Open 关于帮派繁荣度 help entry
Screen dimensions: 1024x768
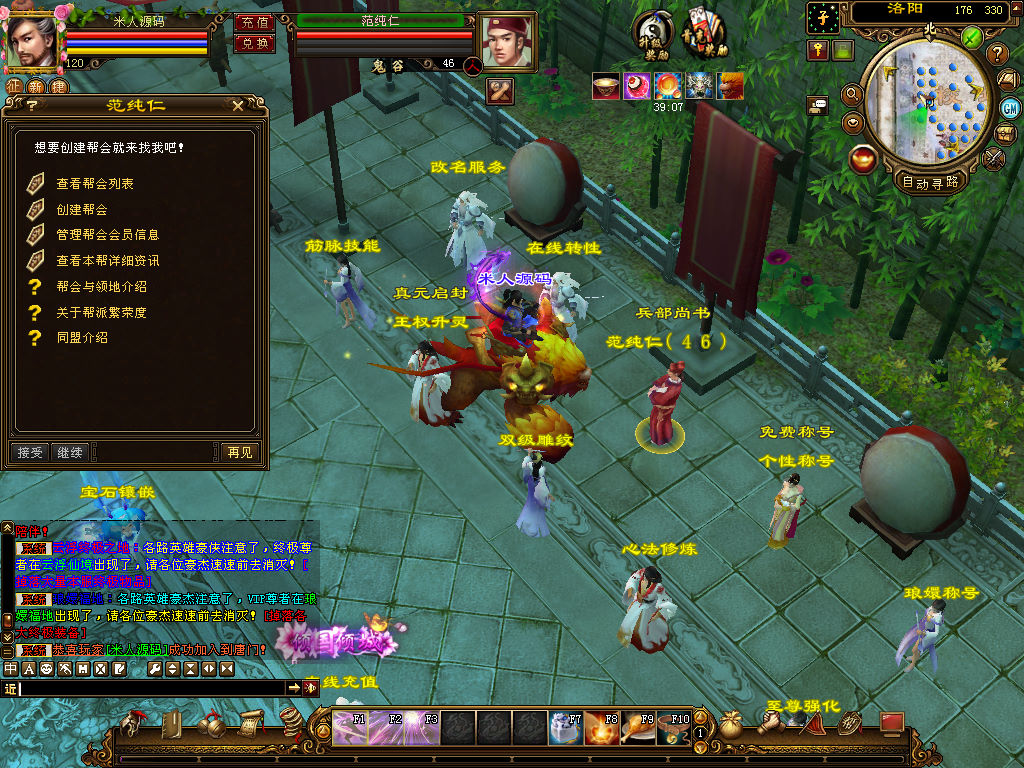coord(101,313)
